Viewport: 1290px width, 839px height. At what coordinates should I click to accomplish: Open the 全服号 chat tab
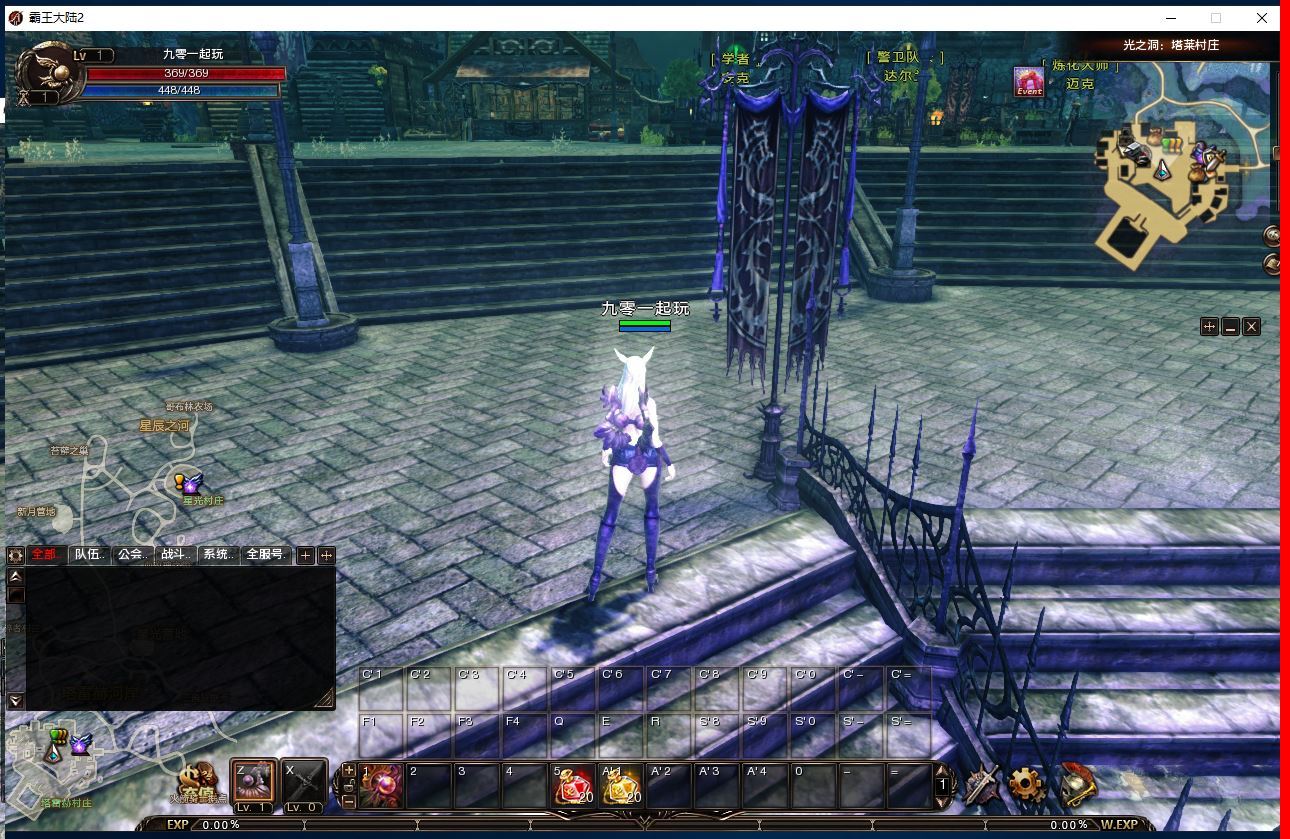(x=266, y=554)
